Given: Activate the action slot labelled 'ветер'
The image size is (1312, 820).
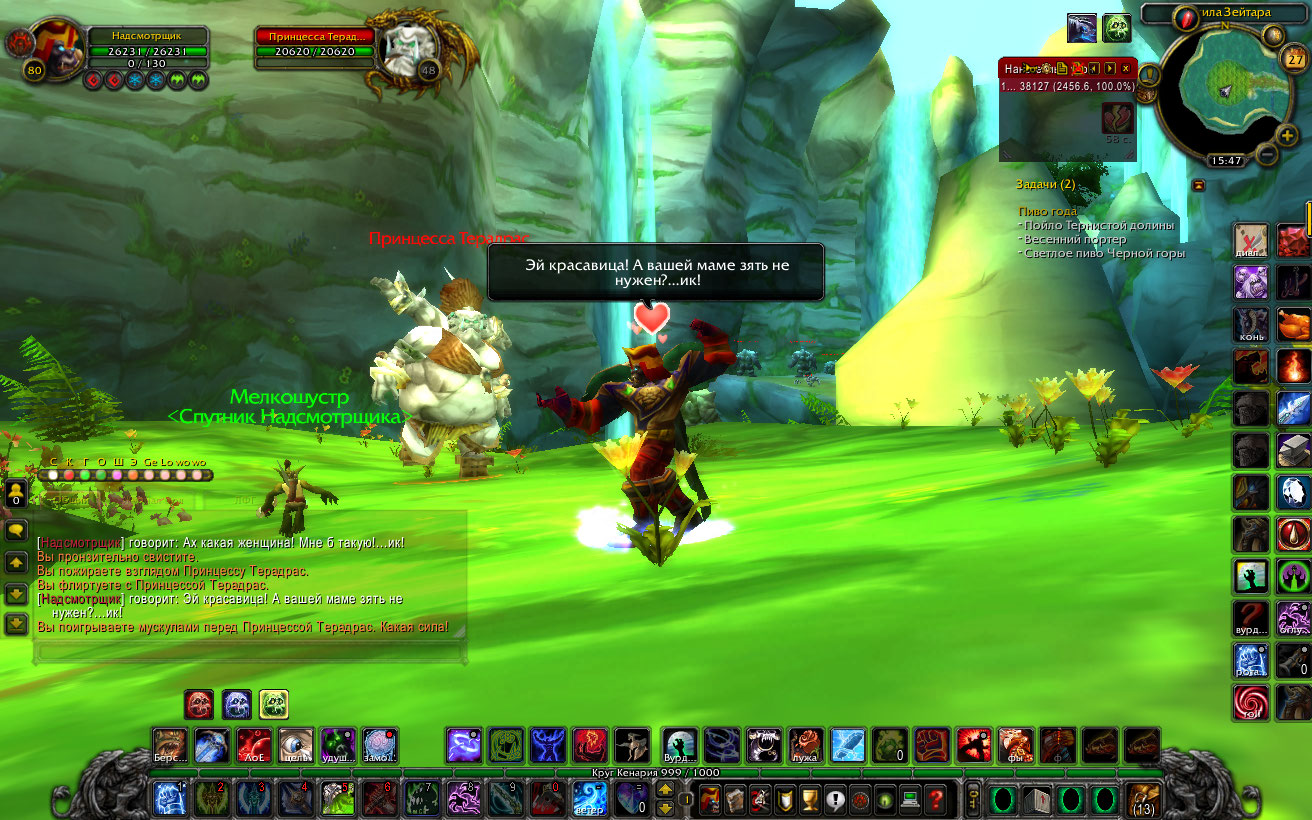Looking at the screenshot, I should tap(589, 799).
